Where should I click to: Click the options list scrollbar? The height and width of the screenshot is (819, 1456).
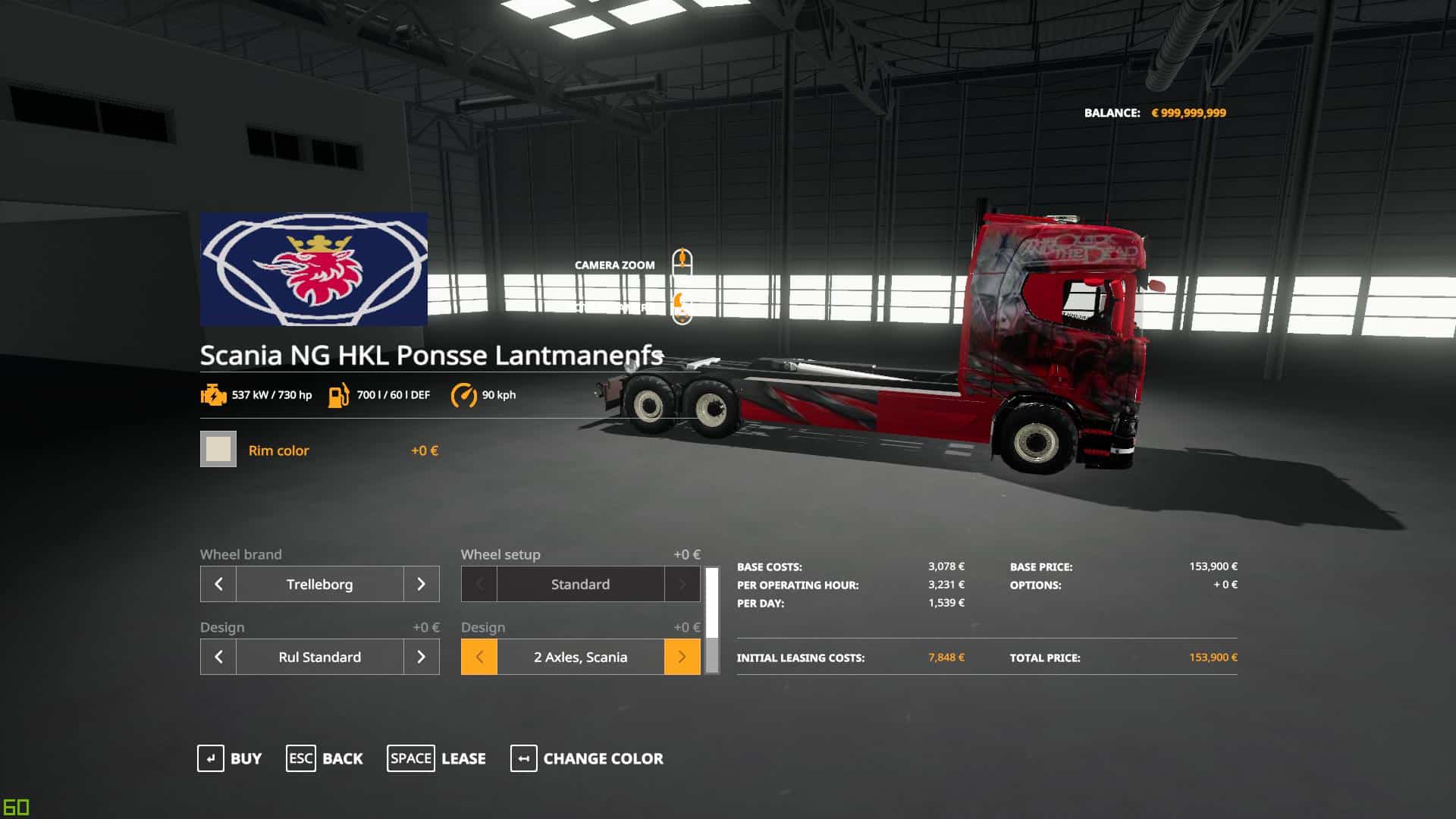click(712, 620)
